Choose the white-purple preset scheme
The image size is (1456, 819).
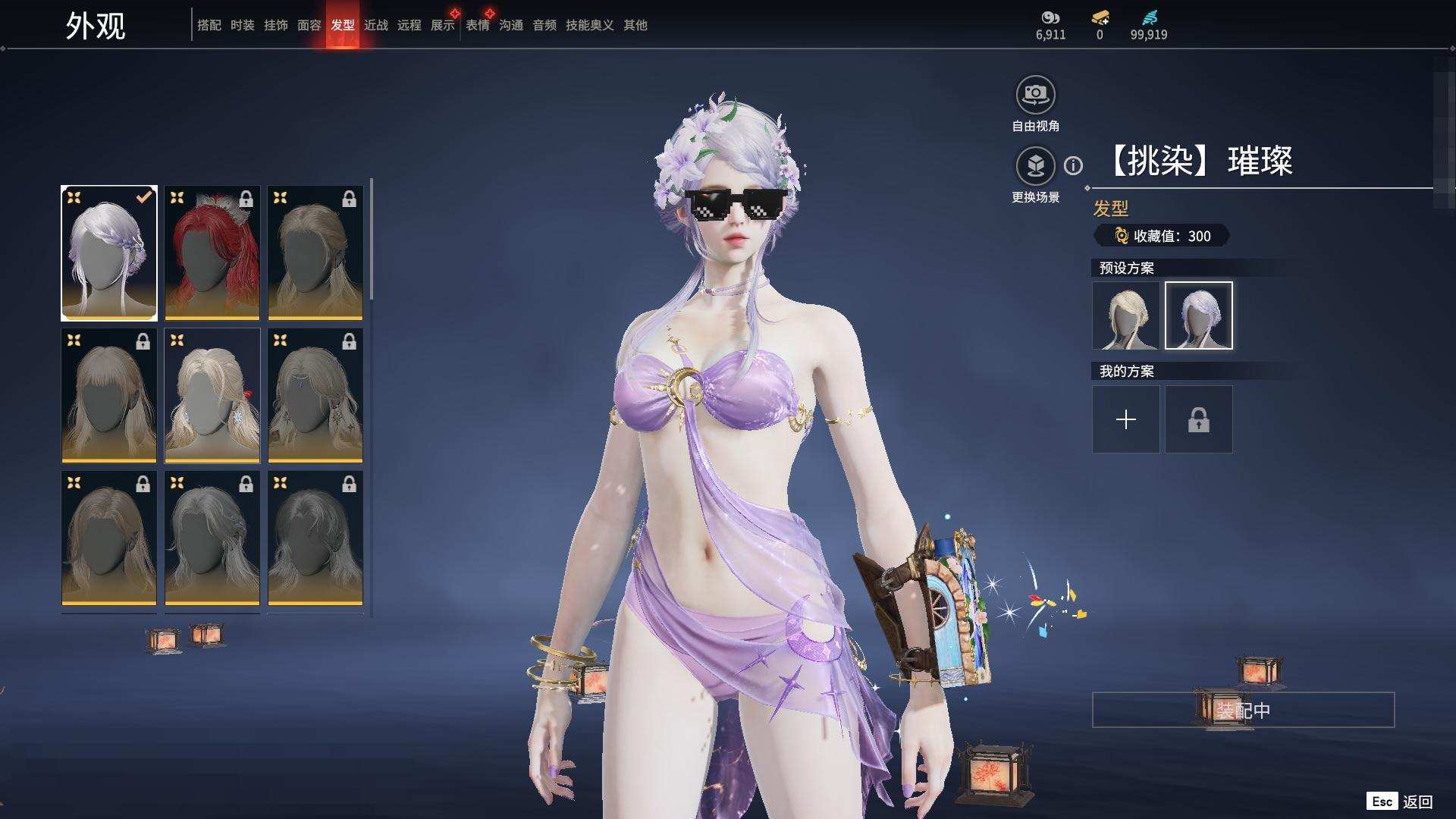[x=1199, y=315]
